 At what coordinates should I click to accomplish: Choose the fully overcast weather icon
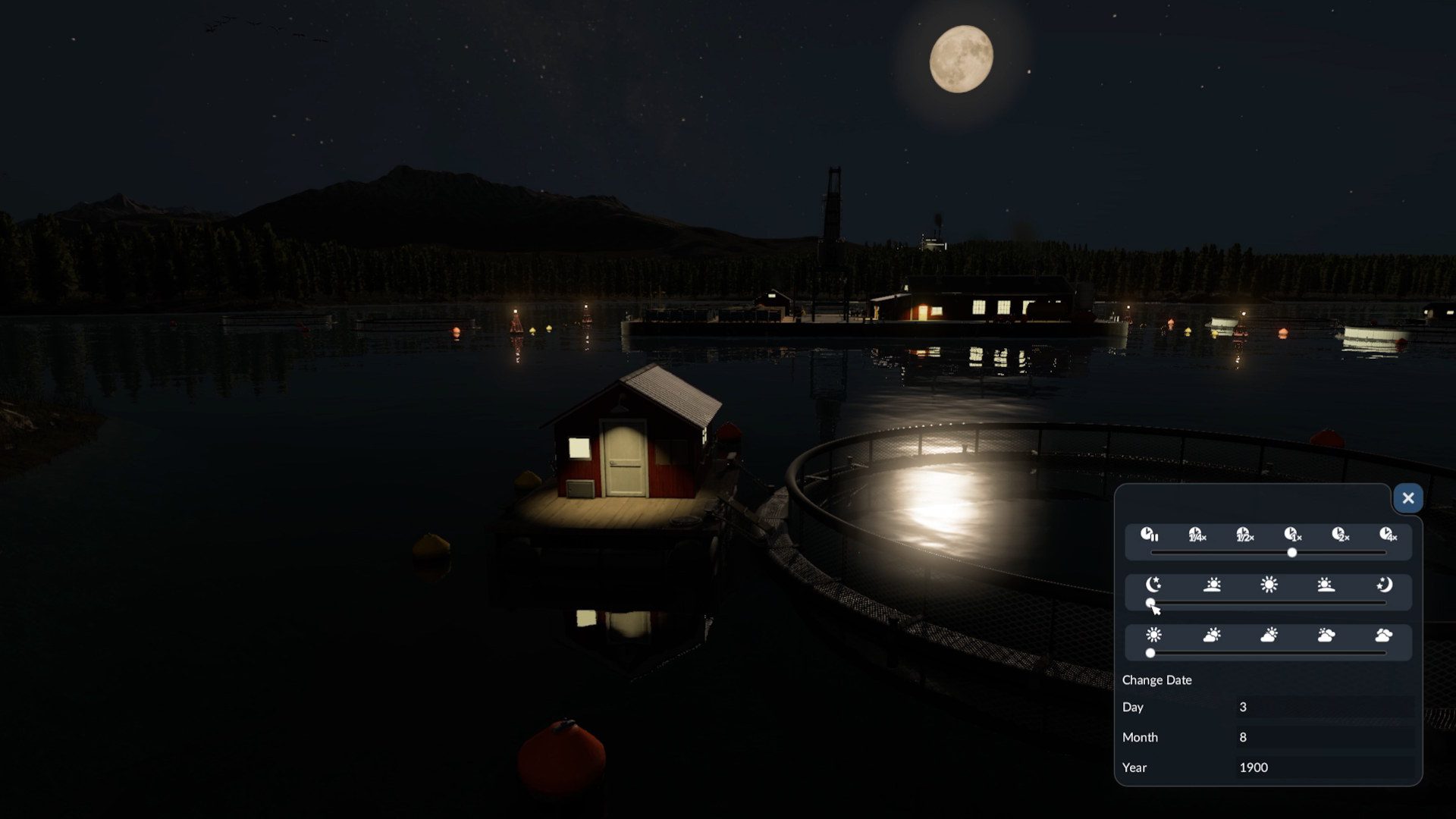coord(1384,635)
